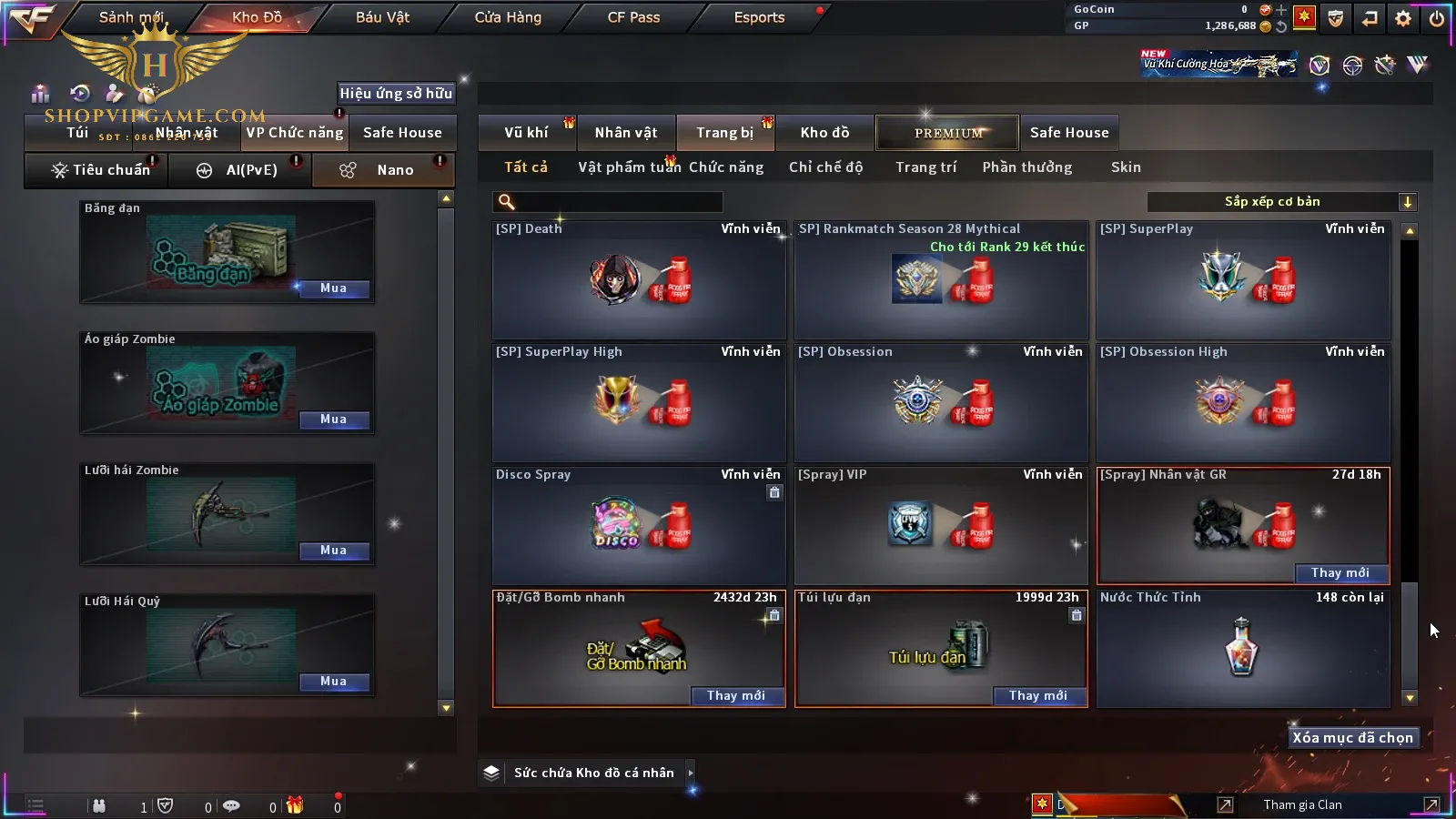The width and height of the screenshot is (1456, 819).
Task: Open settings with the gear icon
Action: (1403, 18)
